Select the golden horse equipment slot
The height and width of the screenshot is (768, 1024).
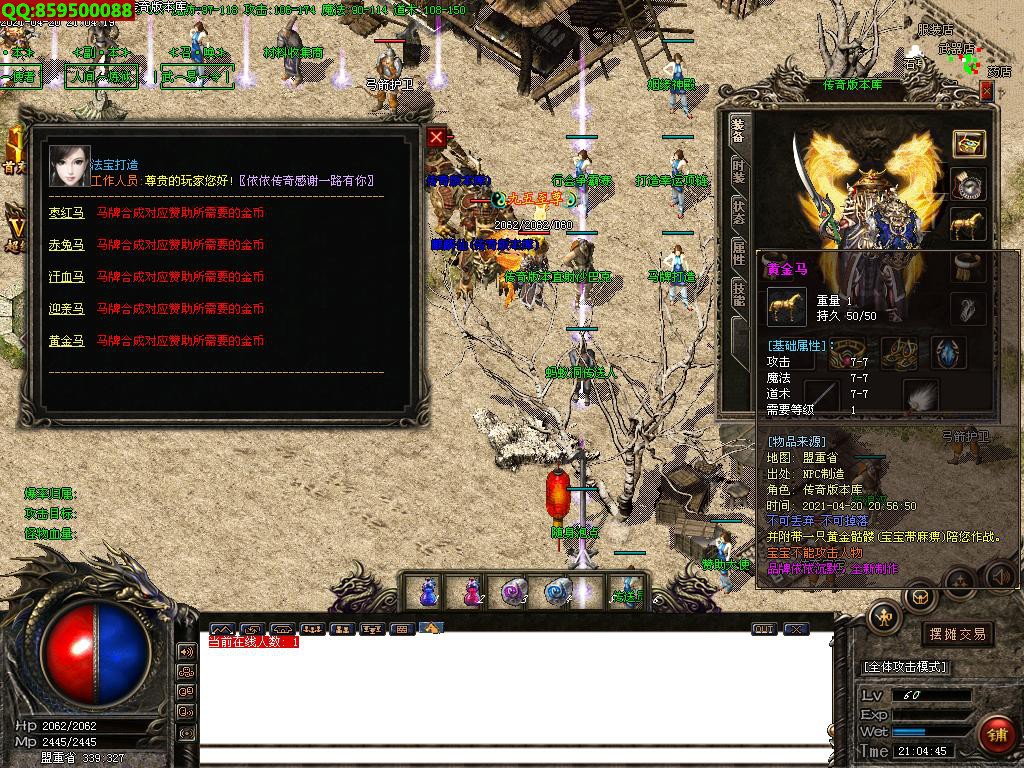tap(967, 227)
